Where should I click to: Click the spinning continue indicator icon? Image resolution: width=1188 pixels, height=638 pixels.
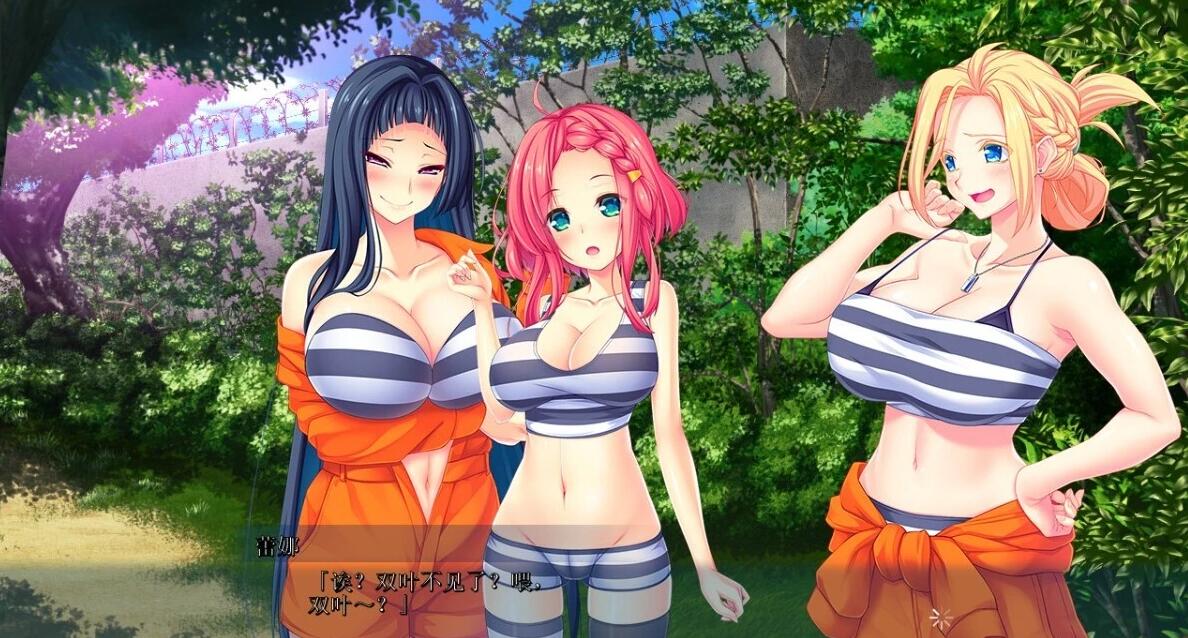(x=939, y=616)
